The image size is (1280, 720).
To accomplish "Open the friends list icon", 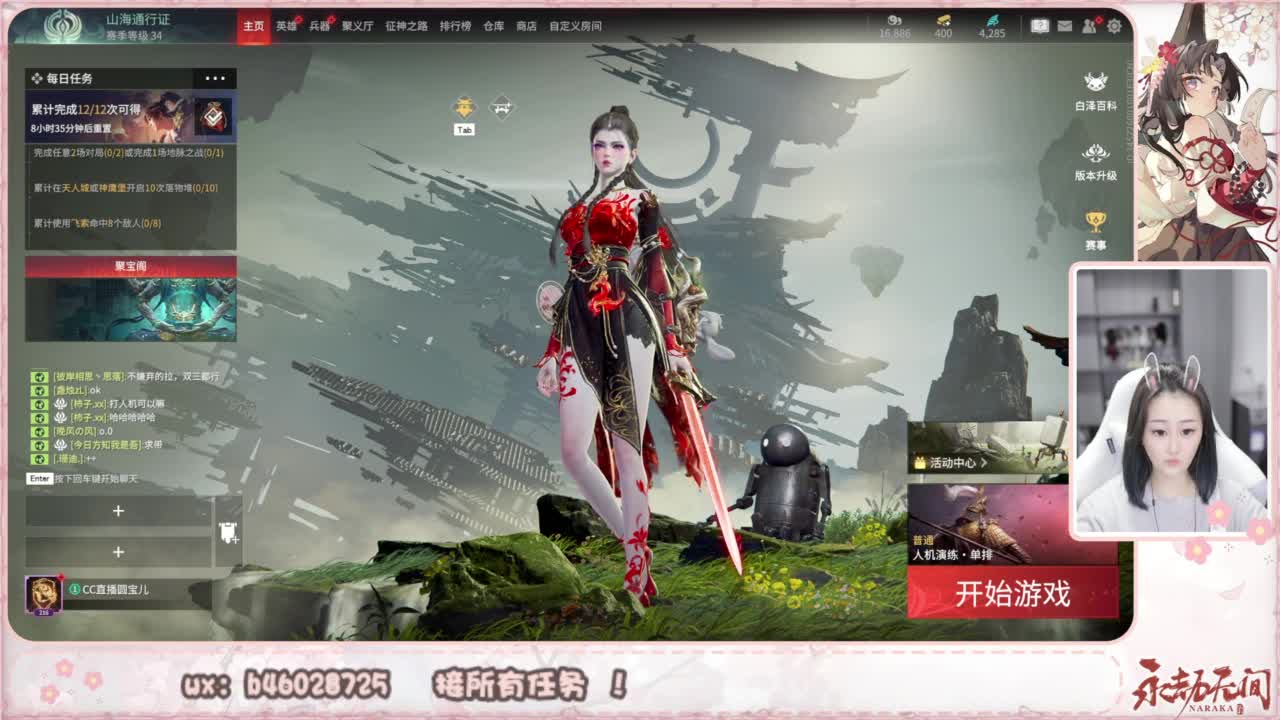I will click(1088, 28).
